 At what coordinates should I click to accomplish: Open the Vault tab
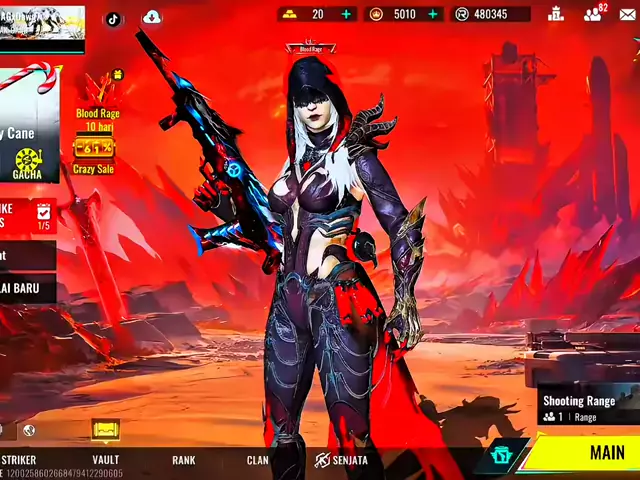click(x=105, y=460)
